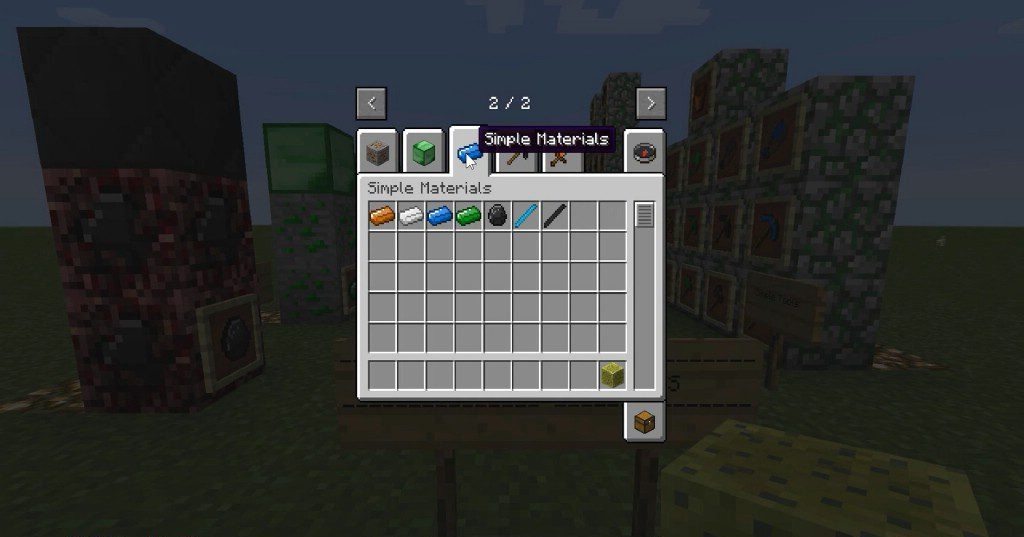1024x537 pixels.
Task: Open the chest survival inventory tab
Action: [x=645, y=422]
